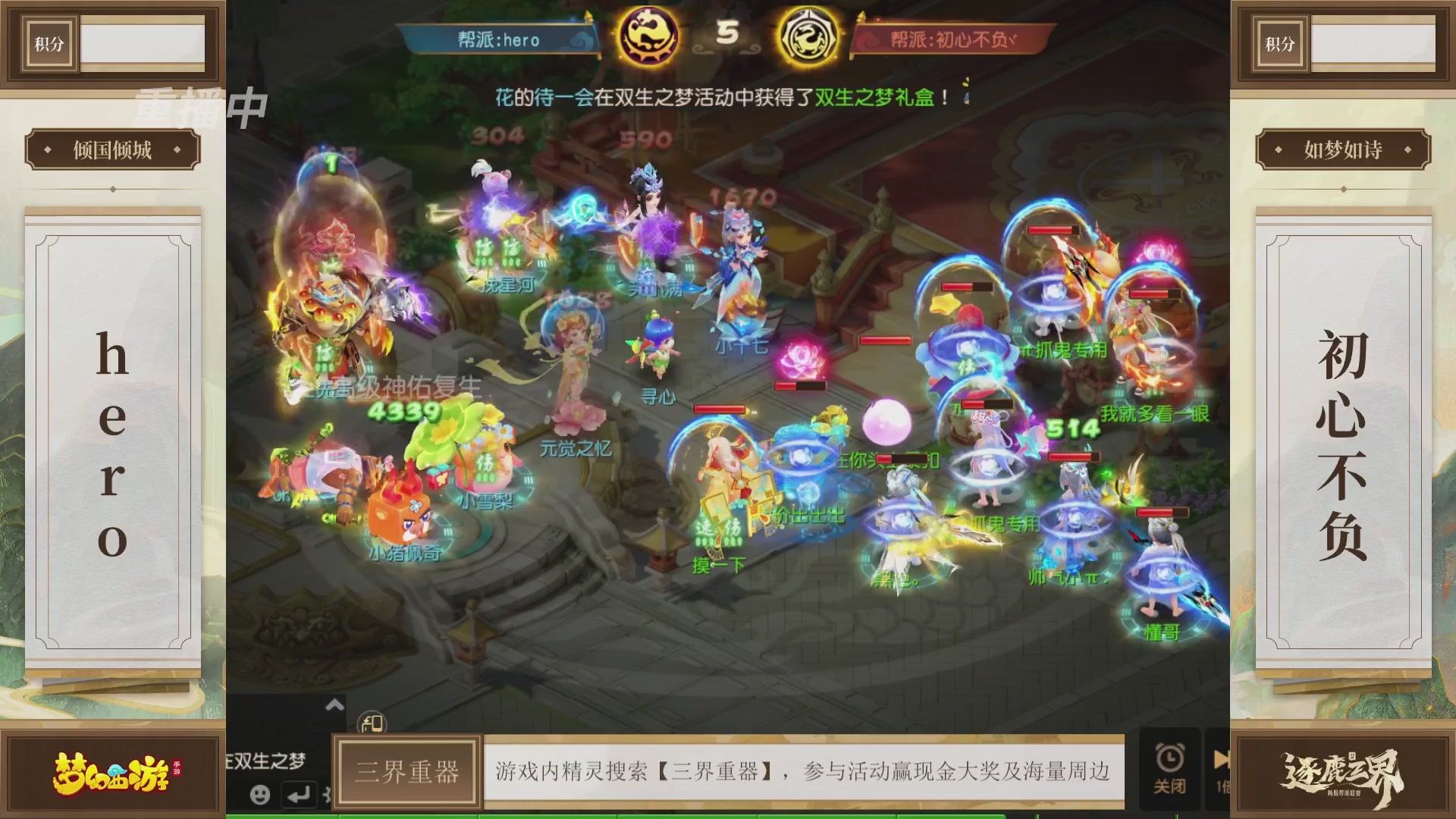Viewport: 1456px width, 819px height.
Task: Click the 倾国倾城 title plaque
Action: 111,150
